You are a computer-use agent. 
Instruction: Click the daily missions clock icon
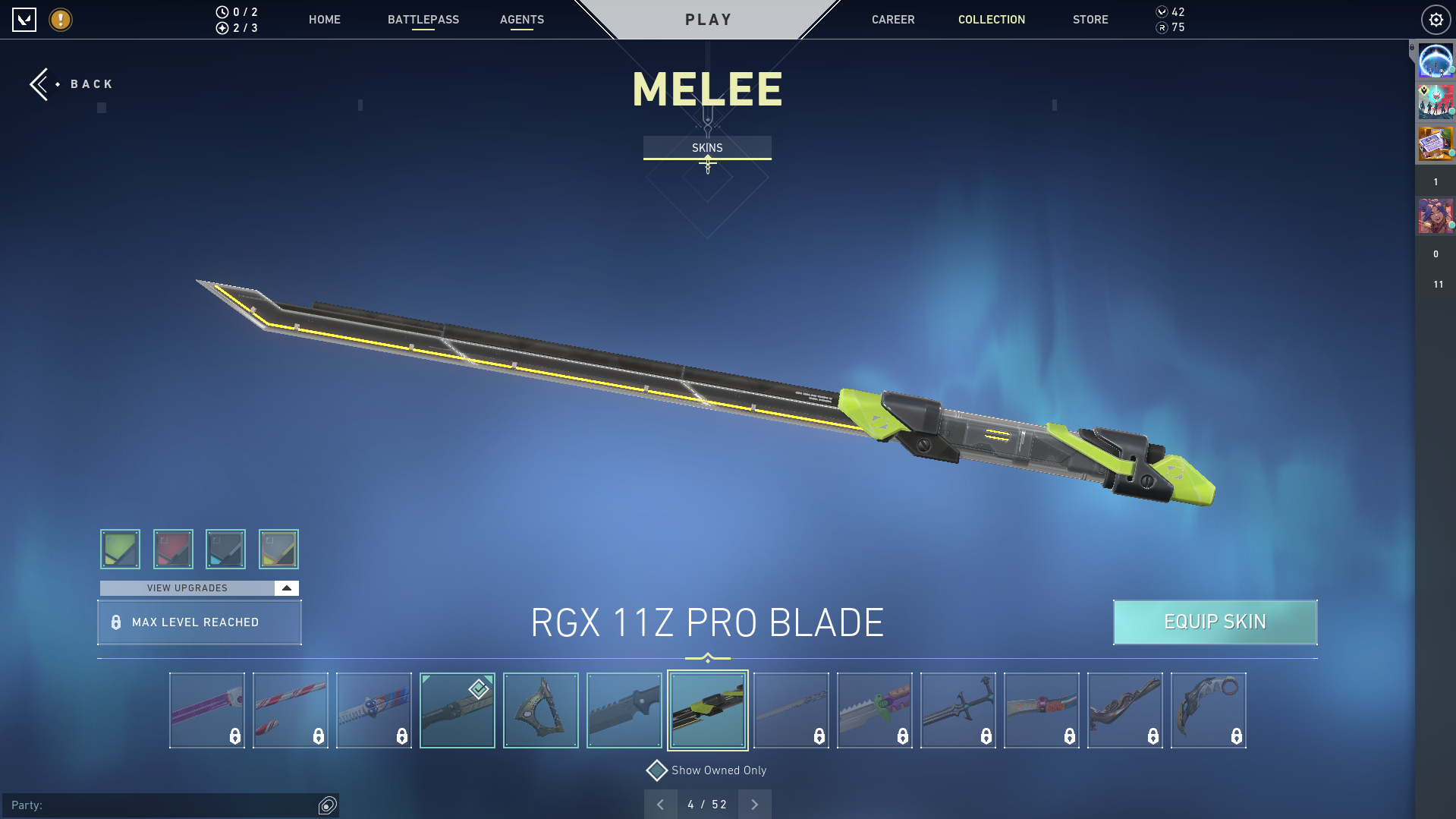coord(221,12)
